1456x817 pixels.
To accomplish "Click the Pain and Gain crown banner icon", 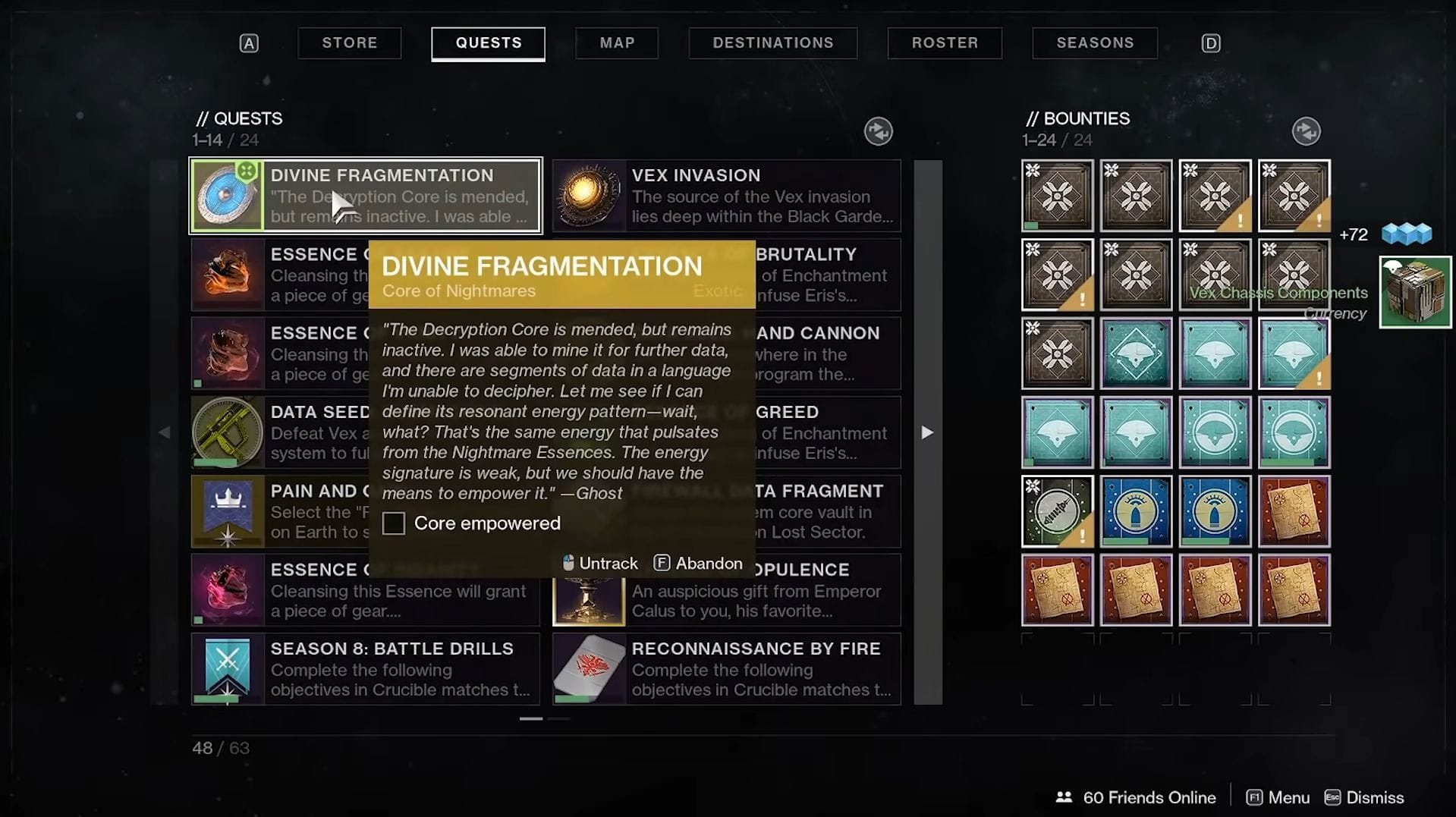I will pyautogui.click(x=228, y=511).
